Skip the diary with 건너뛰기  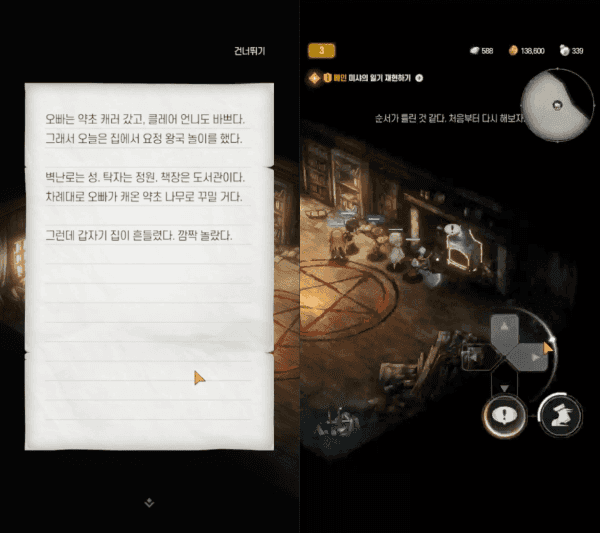[x=250, y=50]
